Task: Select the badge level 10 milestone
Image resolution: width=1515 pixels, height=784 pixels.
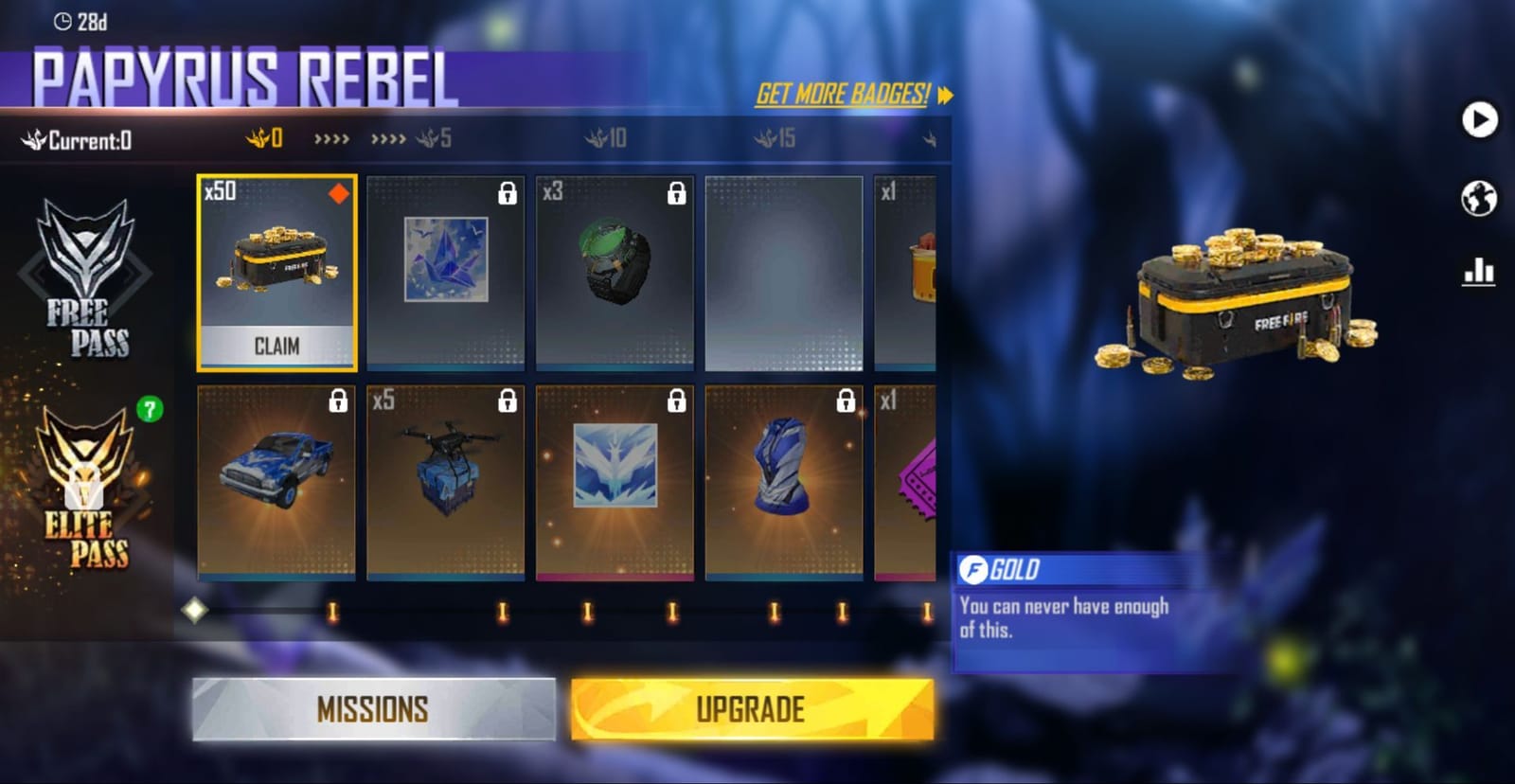Action: (x=603, y=138)
